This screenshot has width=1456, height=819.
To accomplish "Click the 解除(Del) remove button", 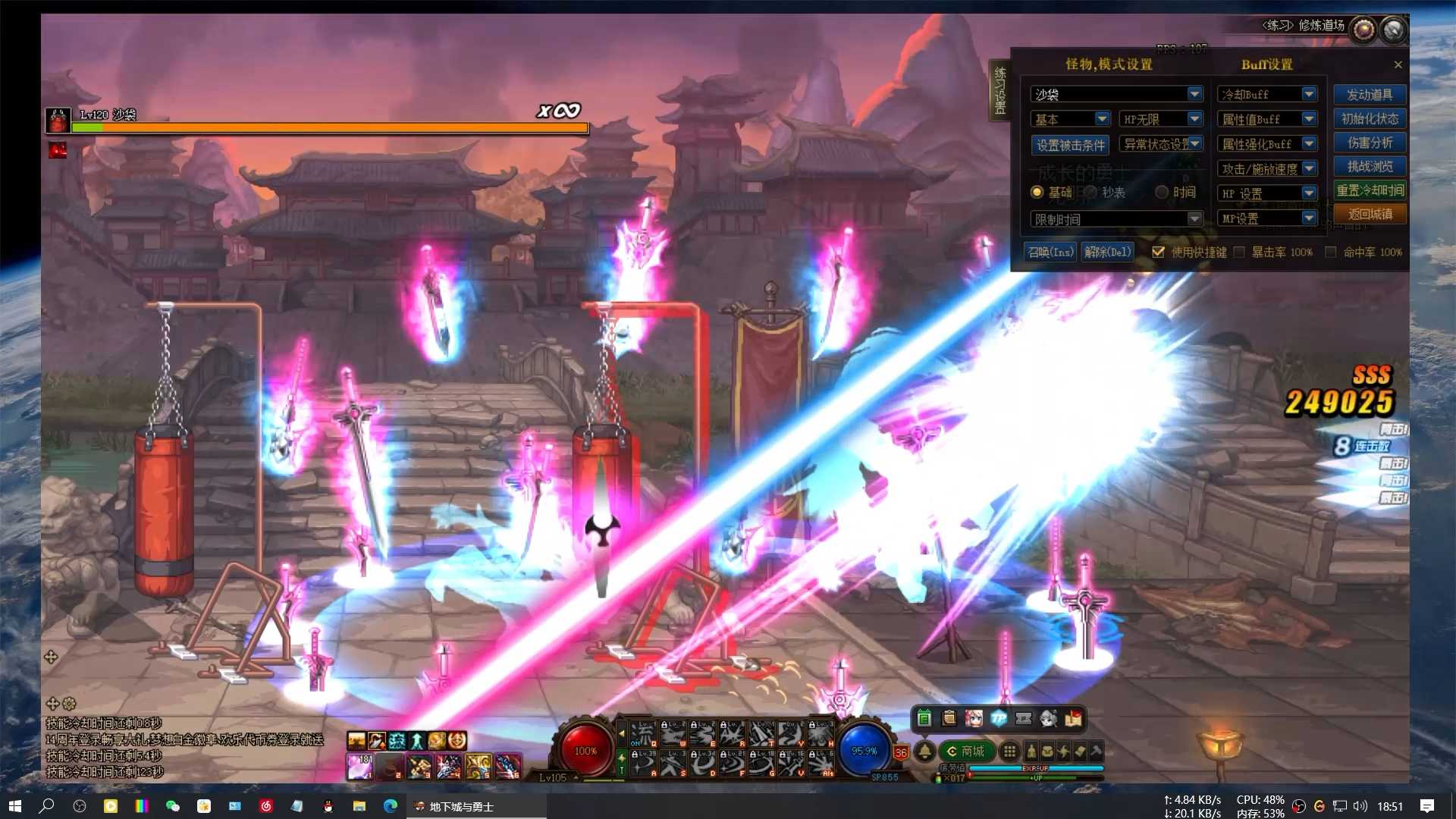I will 1107,252.
